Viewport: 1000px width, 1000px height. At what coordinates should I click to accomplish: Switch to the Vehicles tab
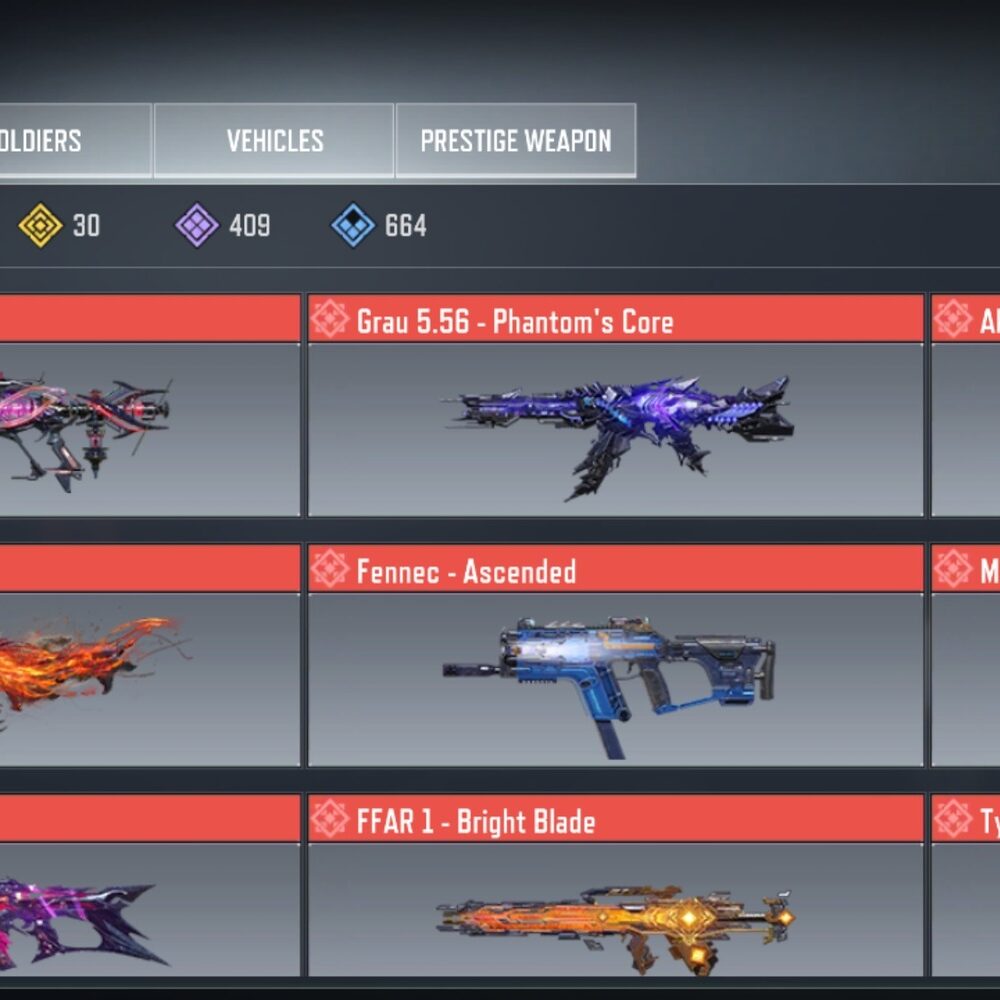(274, 141)
